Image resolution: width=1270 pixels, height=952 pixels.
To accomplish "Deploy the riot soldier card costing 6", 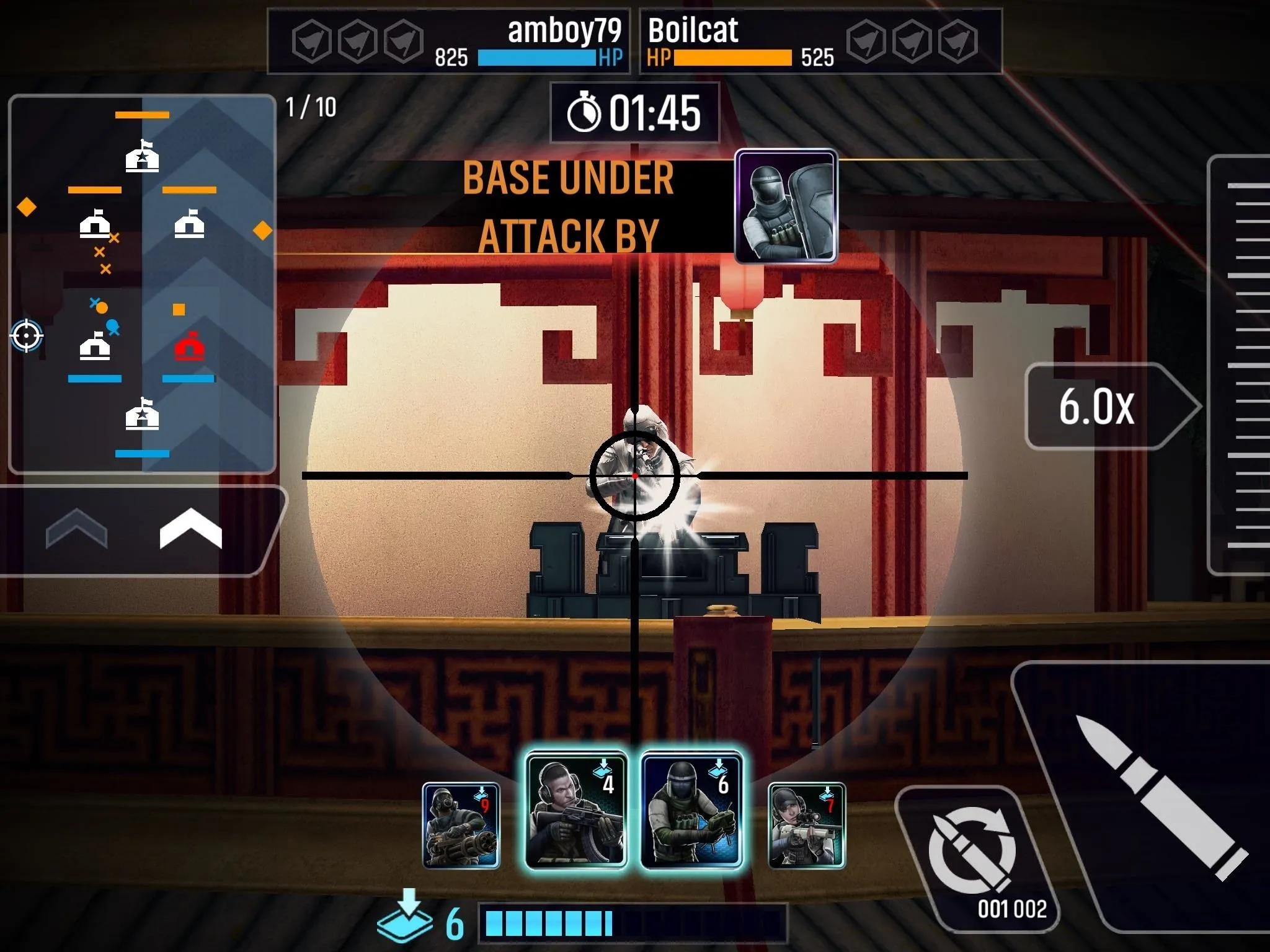I will click(691, 809).
